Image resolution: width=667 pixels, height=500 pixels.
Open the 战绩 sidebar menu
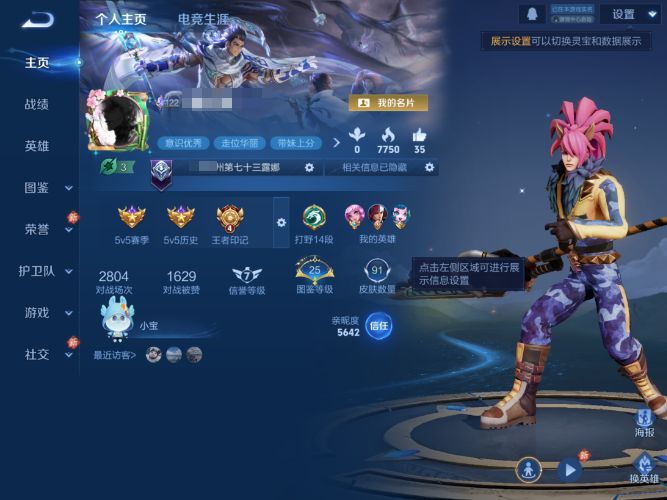click(x=37, y=104)
